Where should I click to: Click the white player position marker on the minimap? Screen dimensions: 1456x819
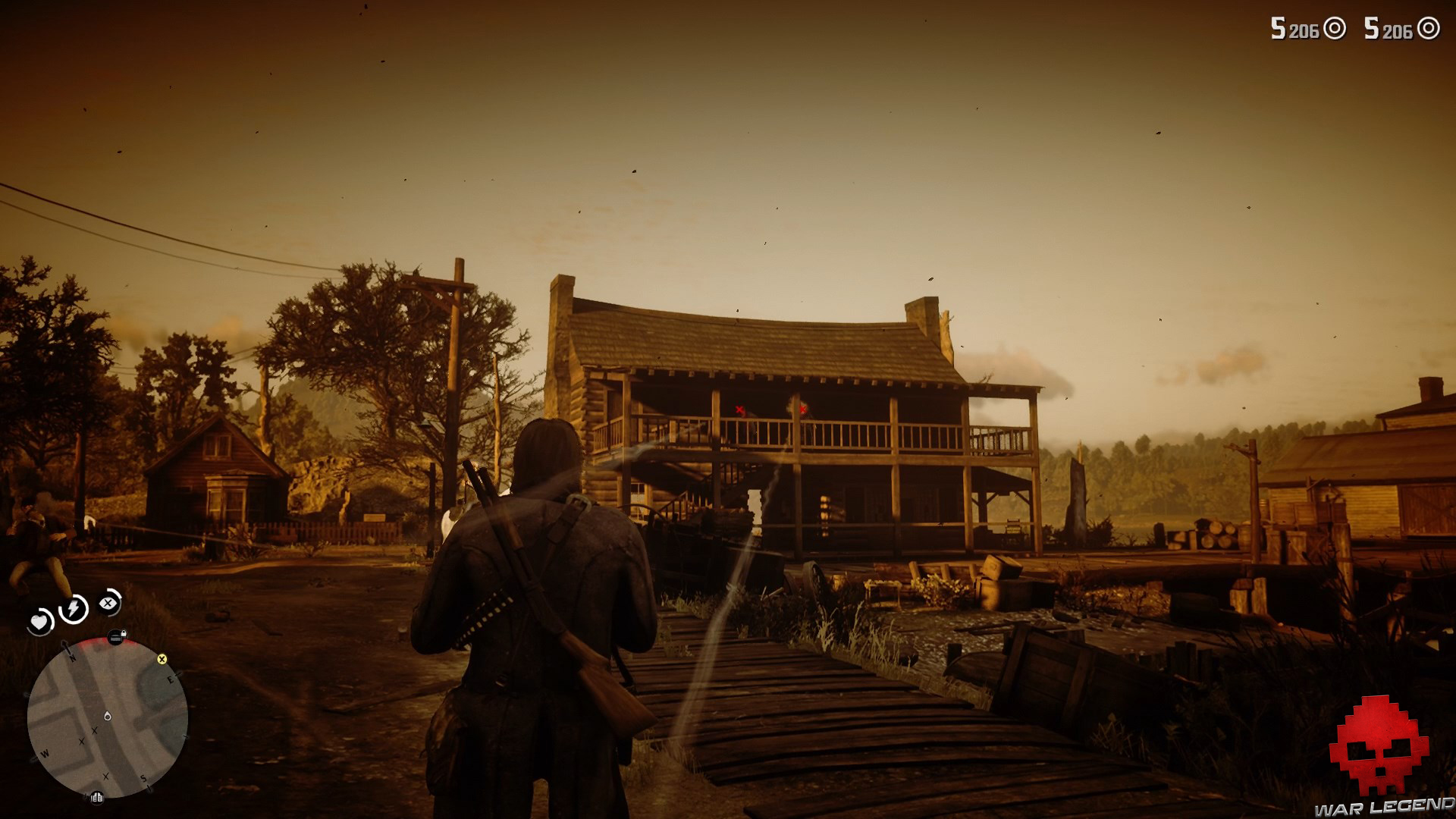coord(108,716)
